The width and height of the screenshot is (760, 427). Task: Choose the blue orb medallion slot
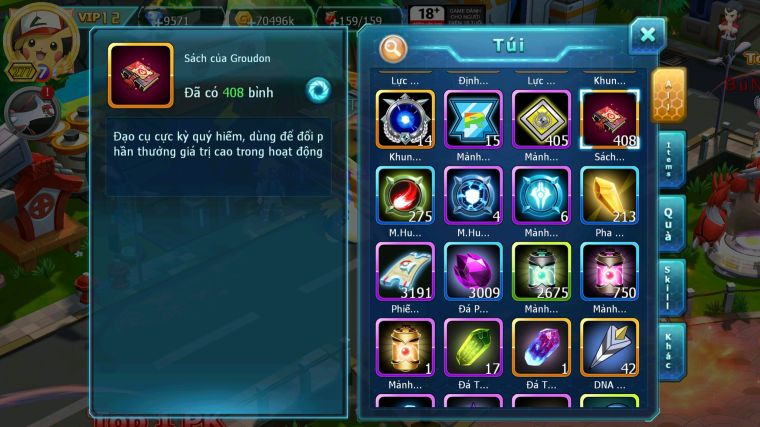coord(405,119)
